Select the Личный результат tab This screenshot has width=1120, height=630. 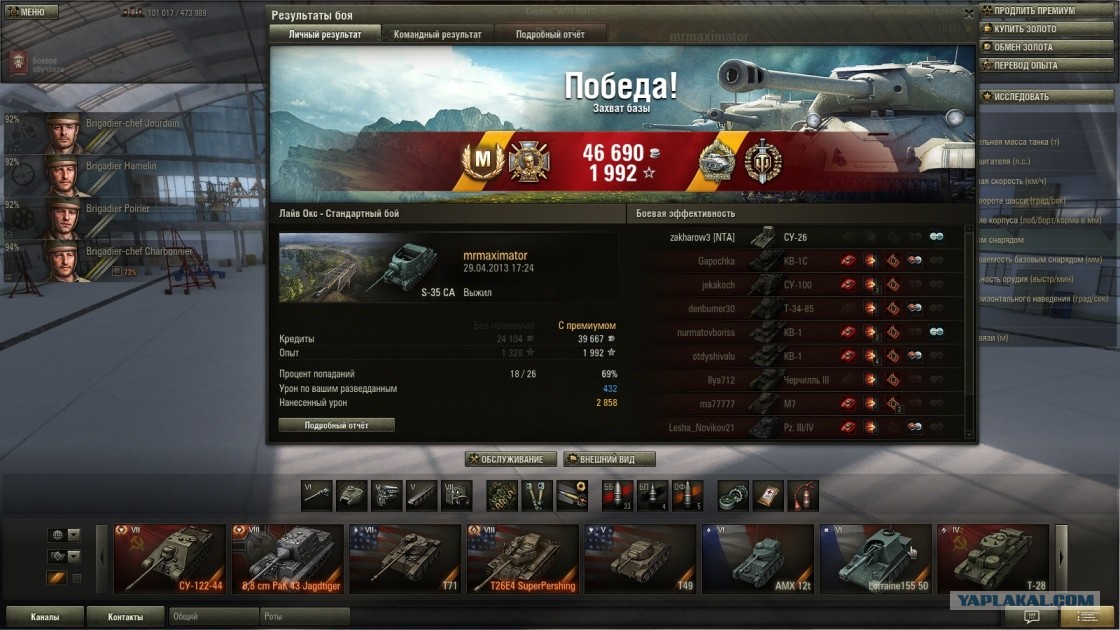324,34
